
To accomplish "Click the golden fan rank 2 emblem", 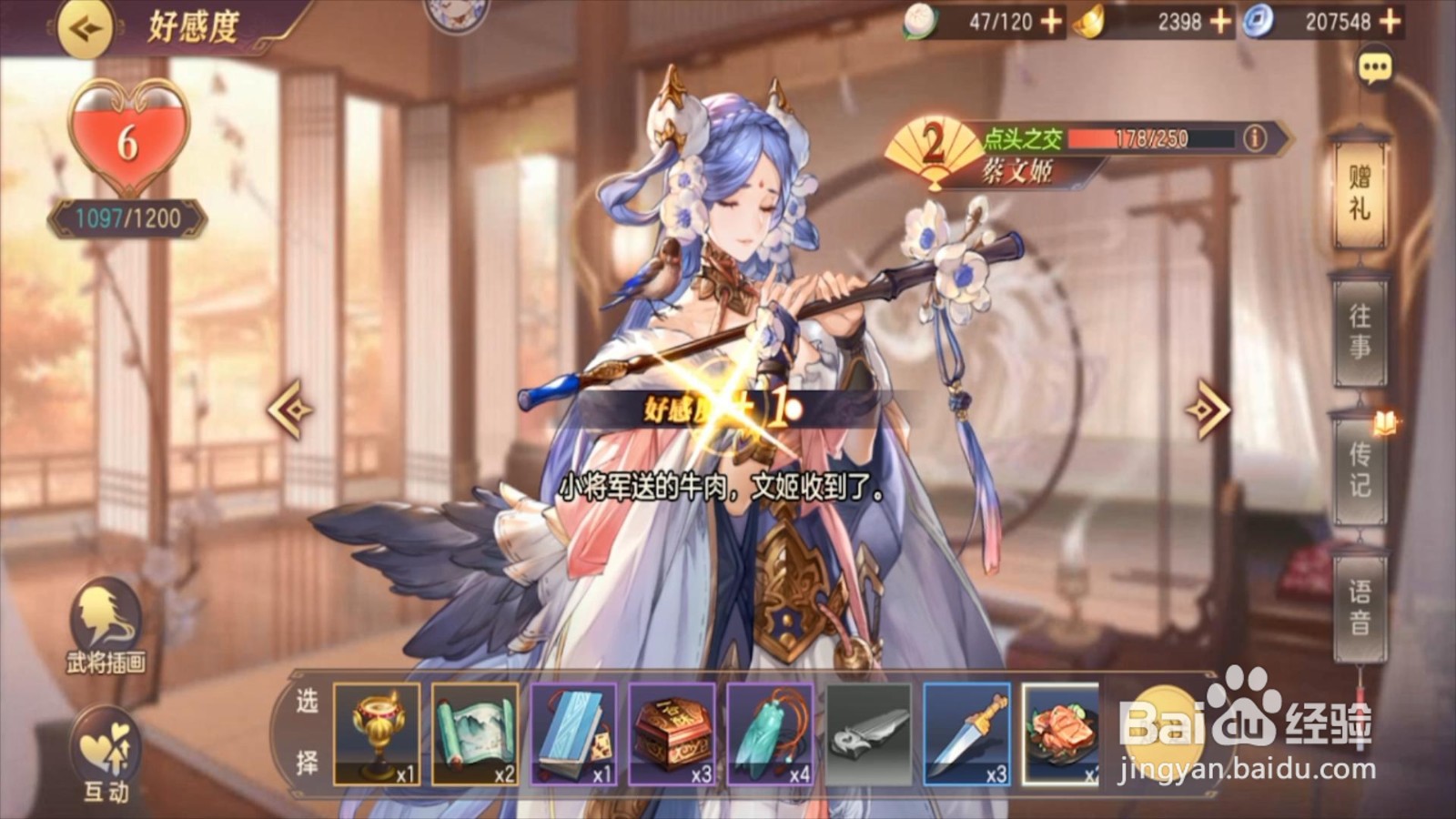I will pyautogui.click(x=931, y=143).
